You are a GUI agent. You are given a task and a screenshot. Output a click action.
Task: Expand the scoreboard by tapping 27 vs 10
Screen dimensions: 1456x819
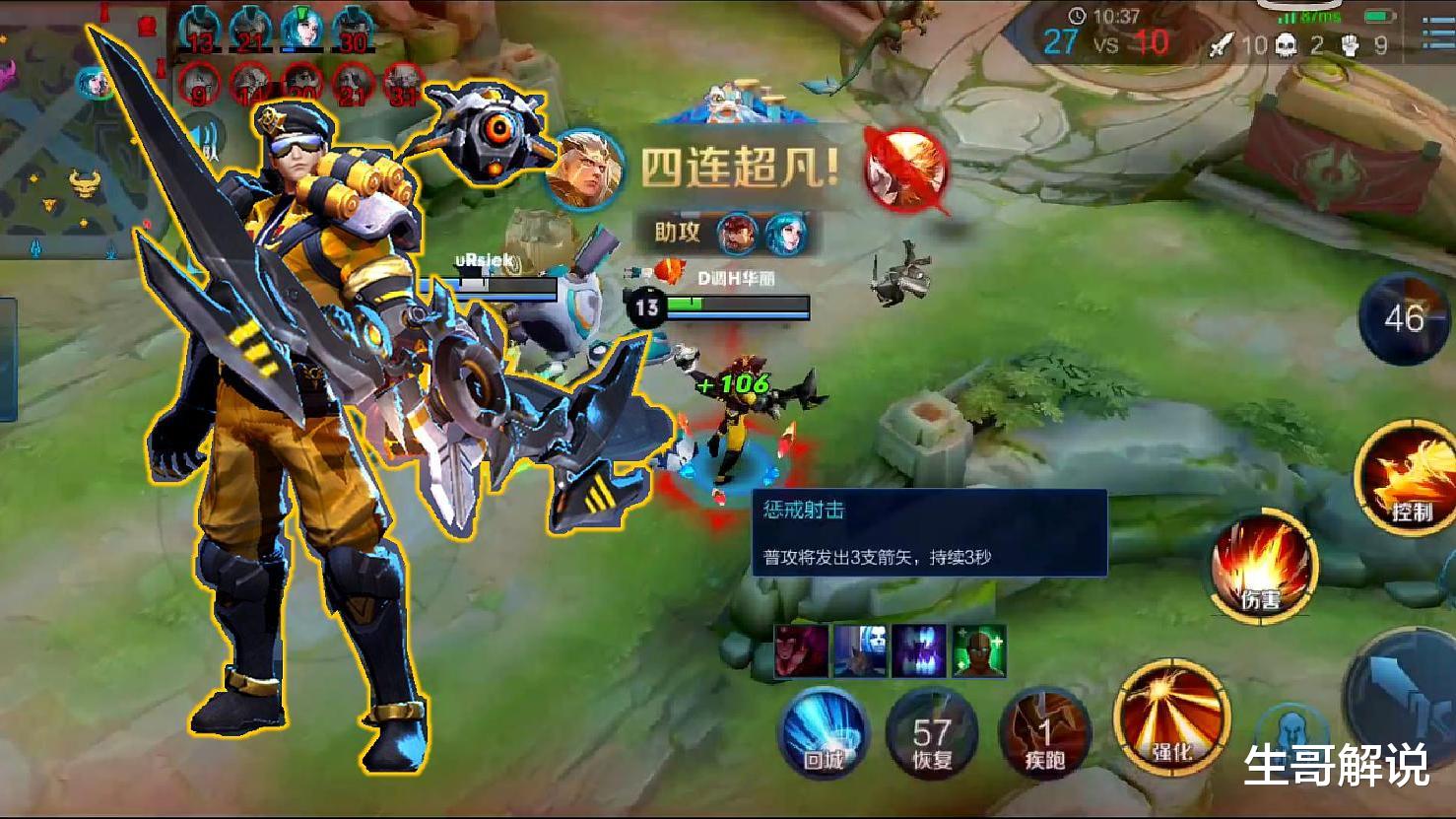[x=1106, y=43]
